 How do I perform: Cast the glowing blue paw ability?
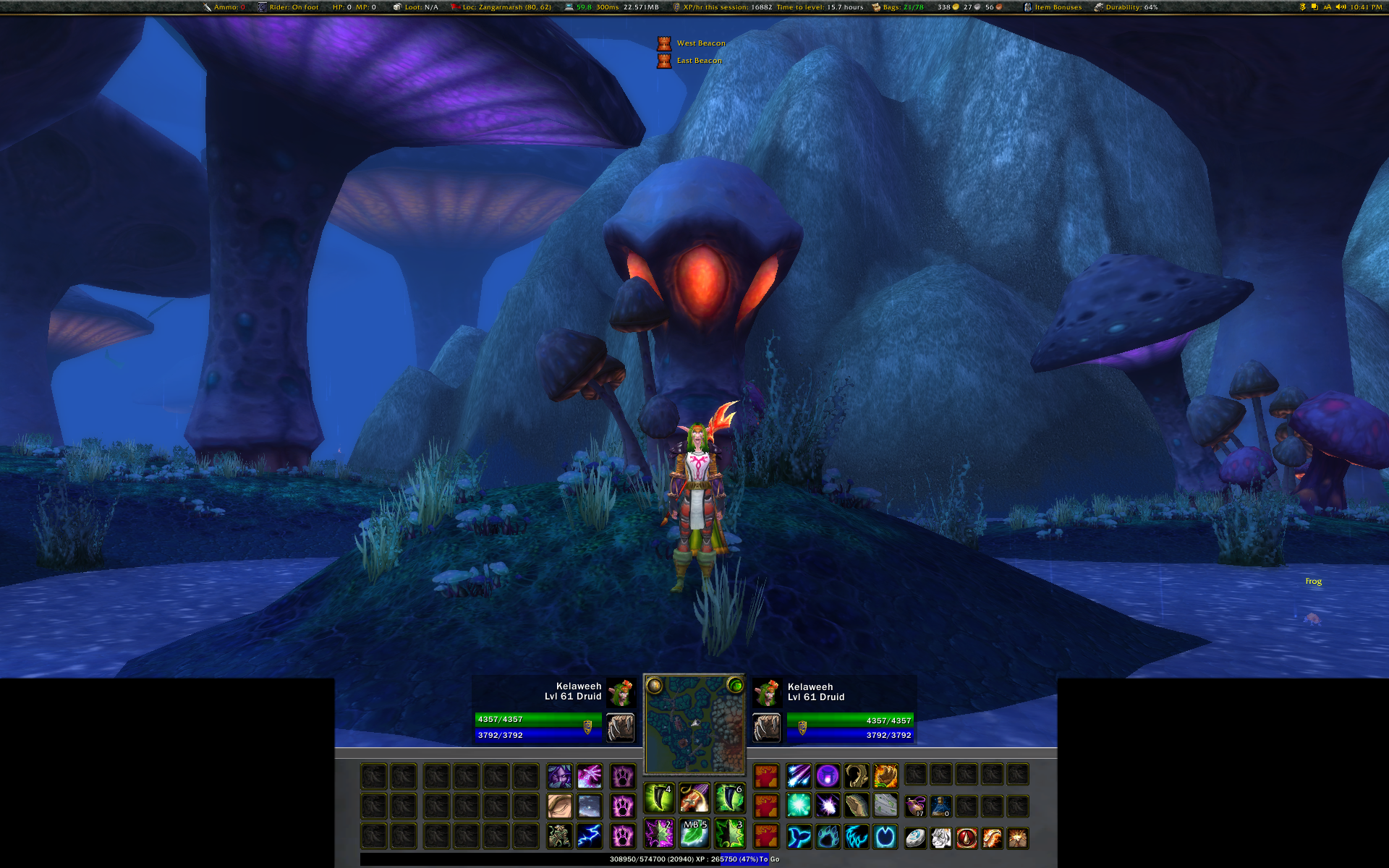[828, 838]
